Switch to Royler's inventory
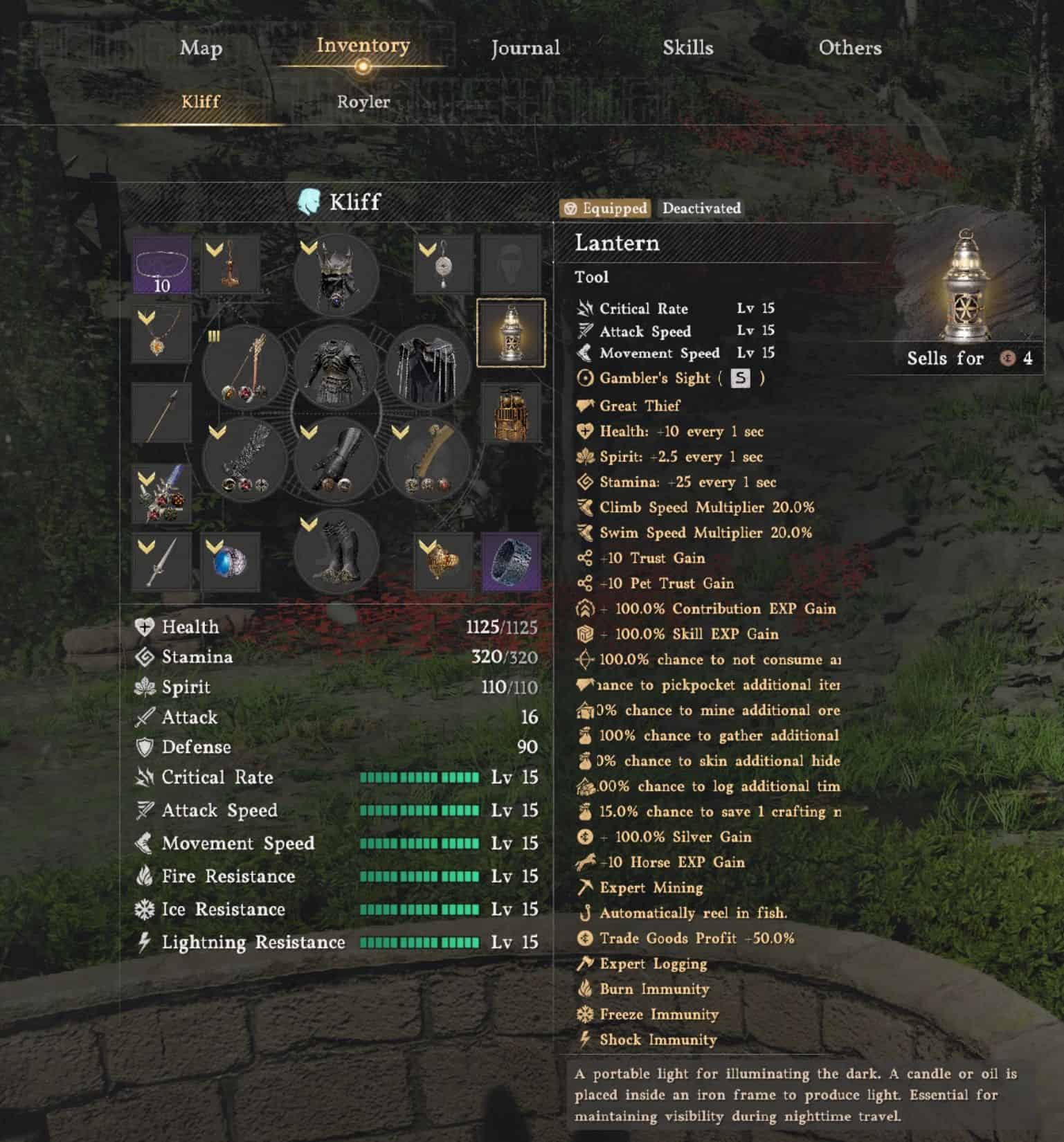 363,102
